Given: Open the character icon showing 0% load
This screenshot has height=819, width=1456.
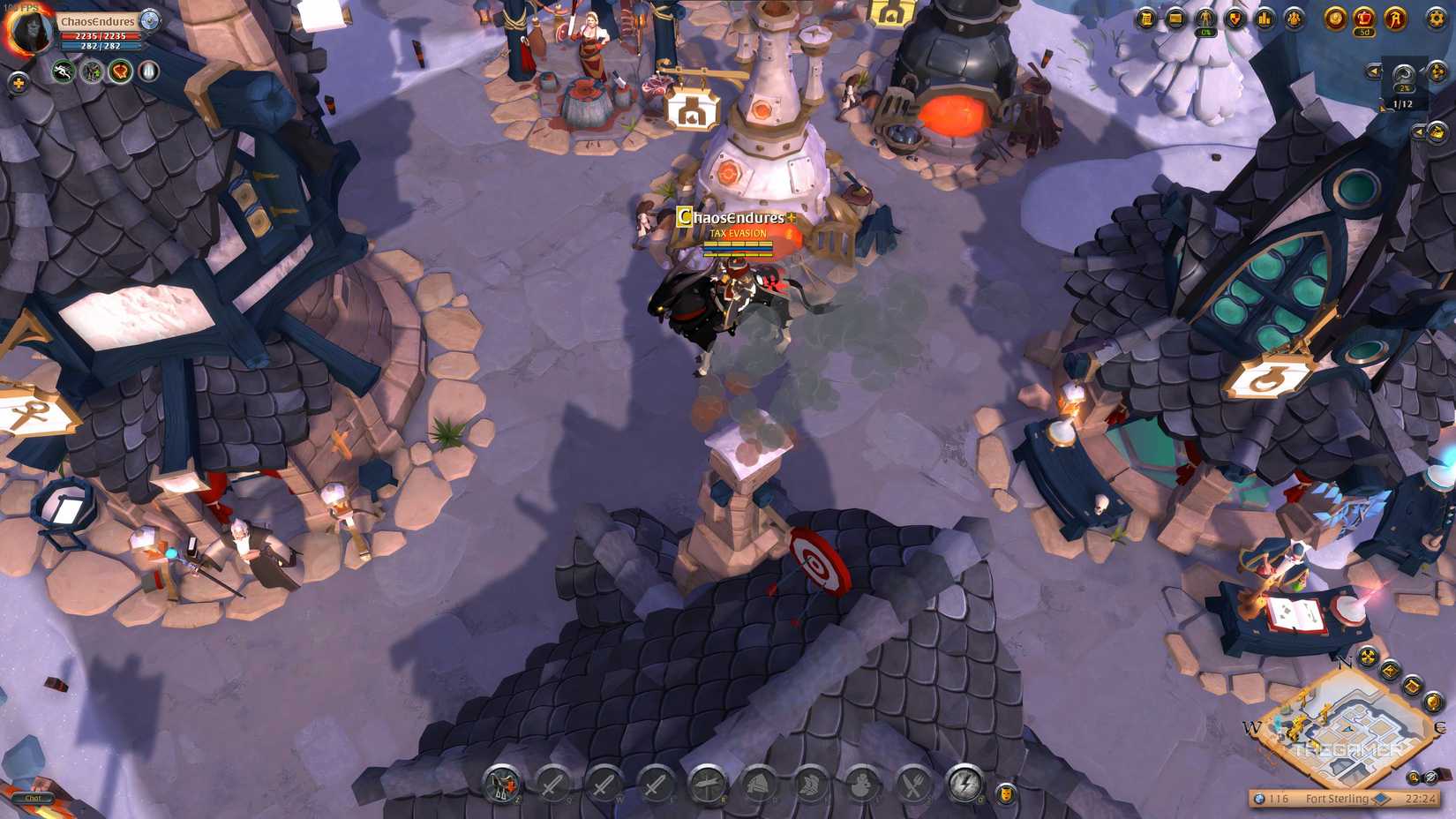Looking at the screenshot, I should pos(1205,19).
